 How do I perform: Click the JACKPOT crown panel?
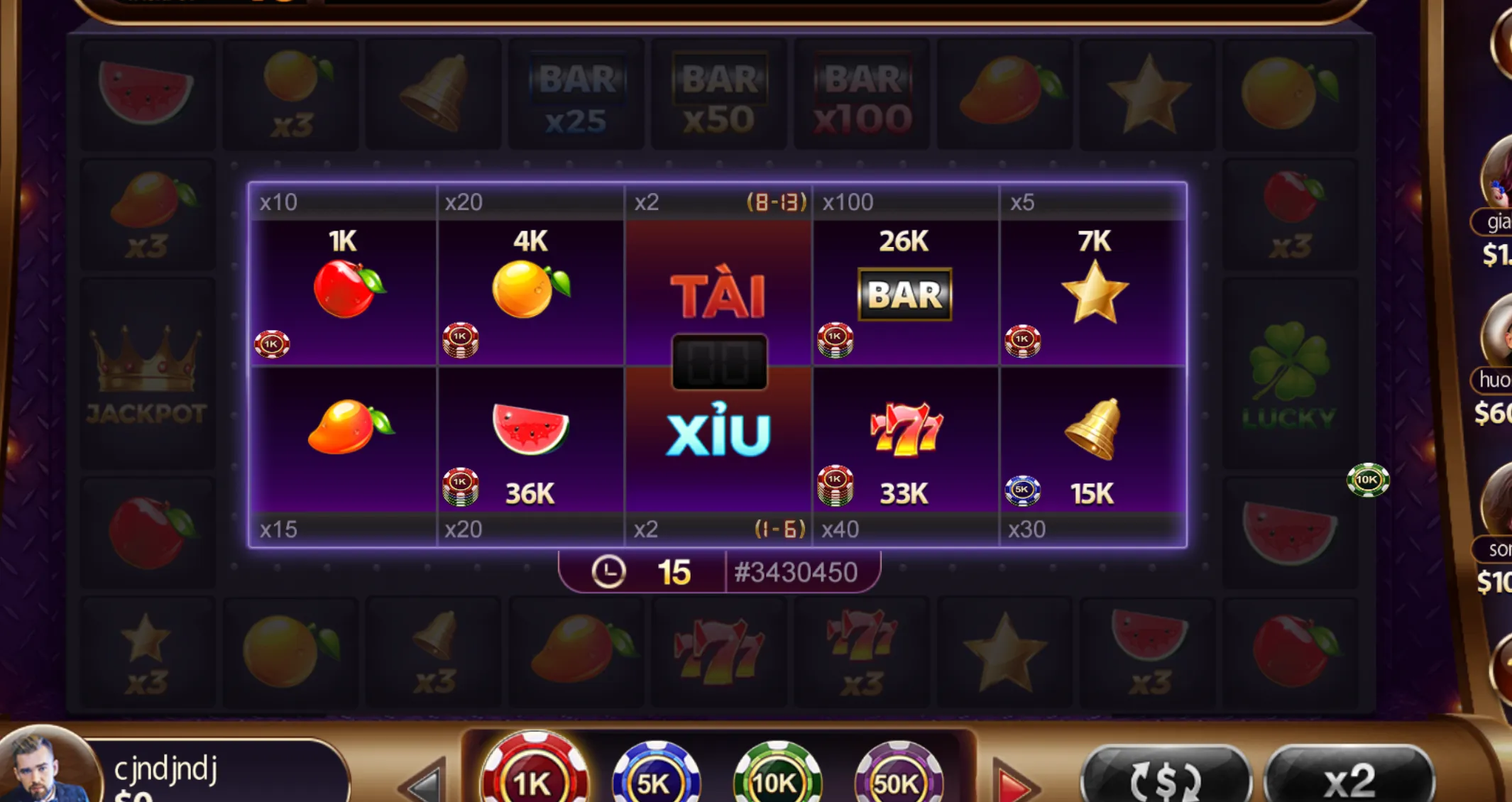[147, 376]
